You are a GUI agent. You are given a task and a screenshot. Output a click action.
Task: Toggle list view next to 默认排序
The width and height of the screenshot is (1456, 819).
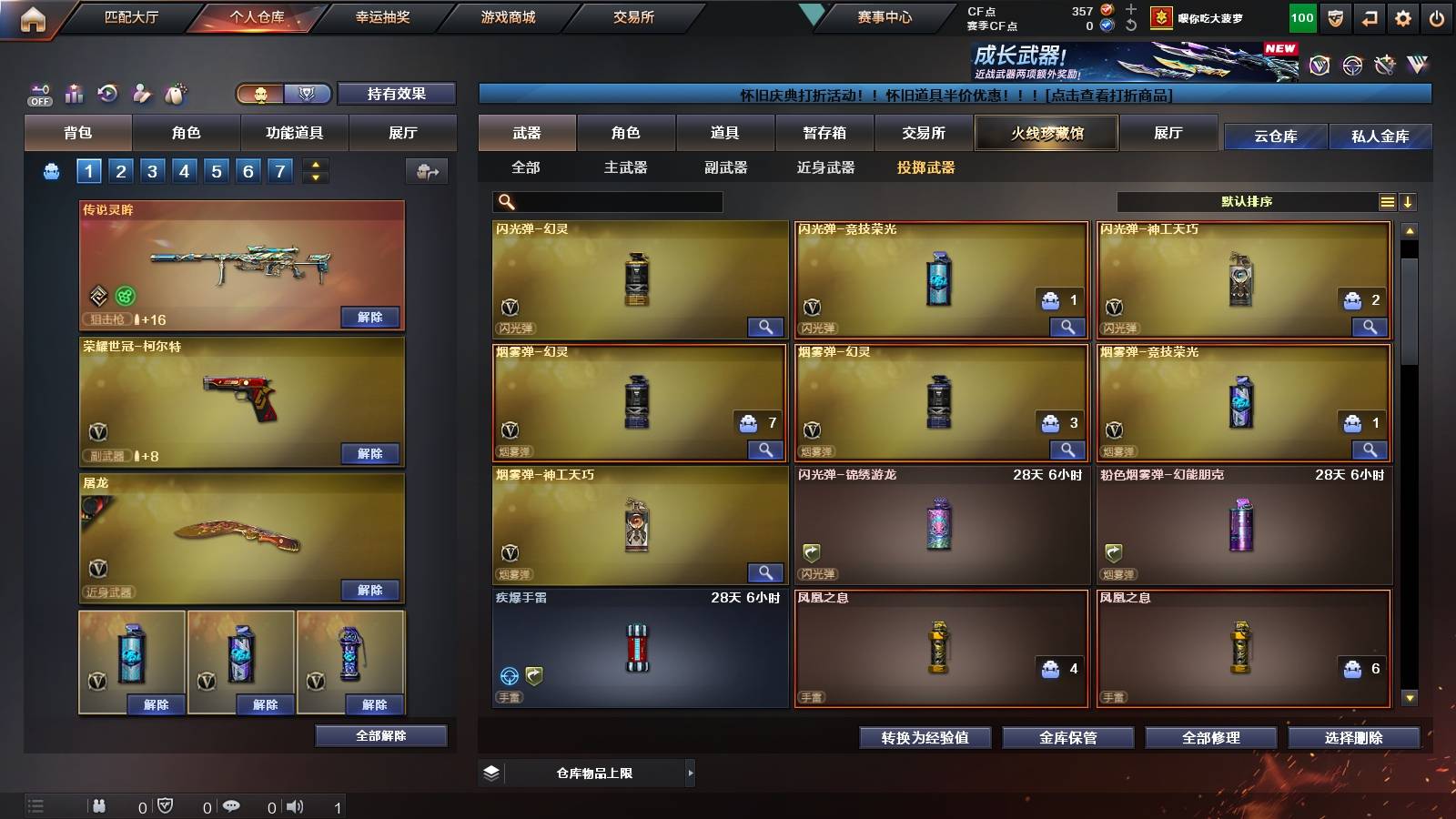click(1387, 202)
